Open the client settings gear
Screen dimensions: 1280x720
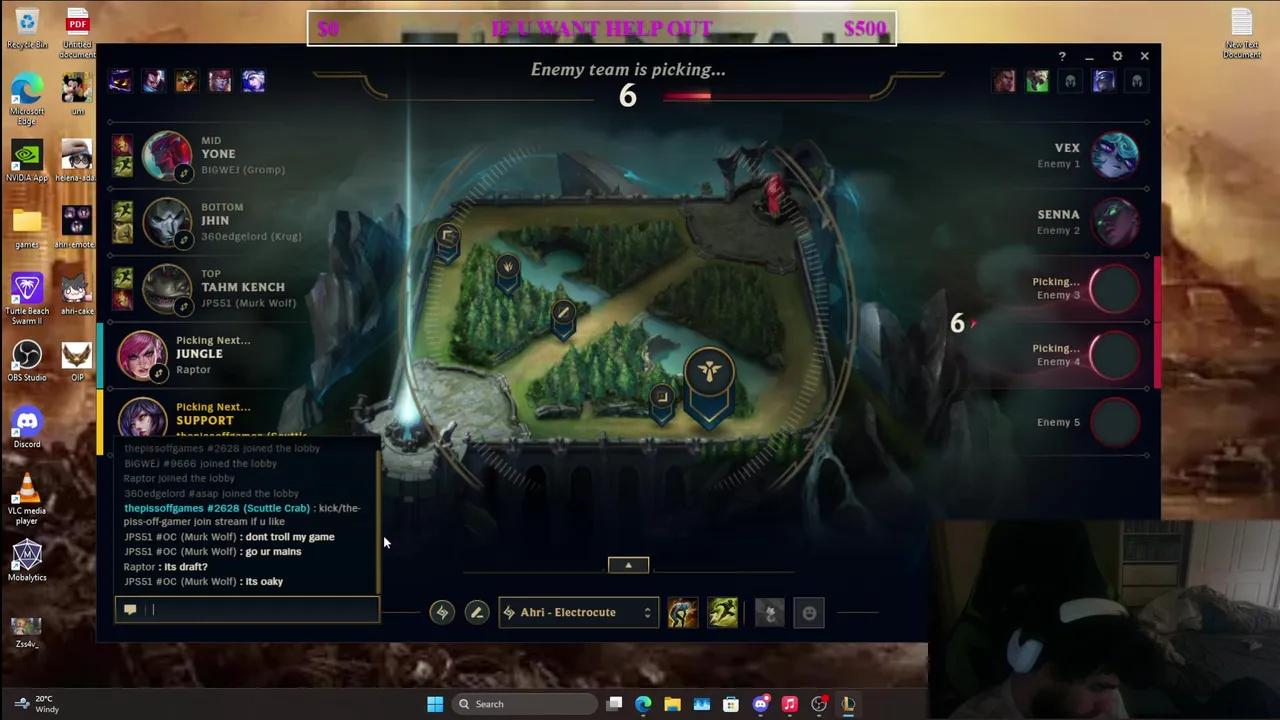[1117, 56]
